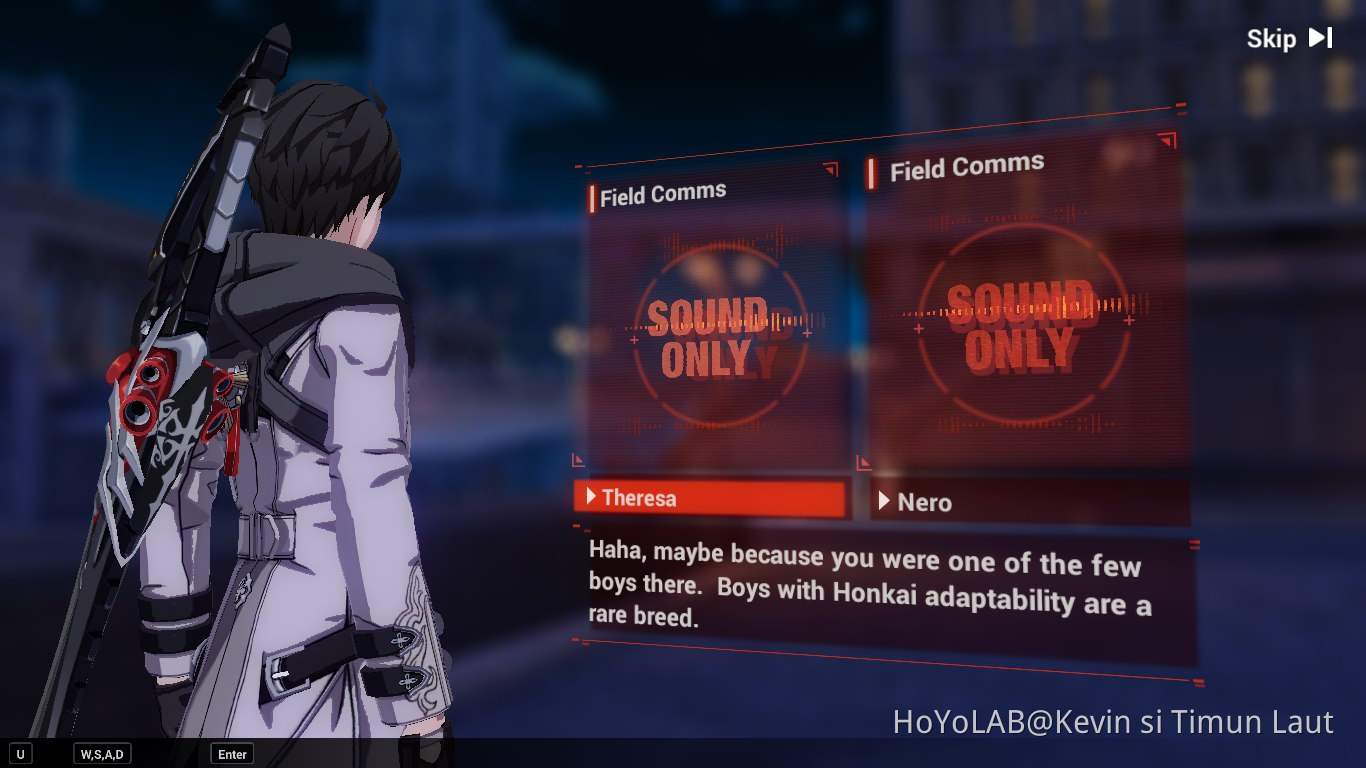Click the red bar icon before left Field Comms label
This screenshot has height=768, width=1366.
tap(590, 196)
